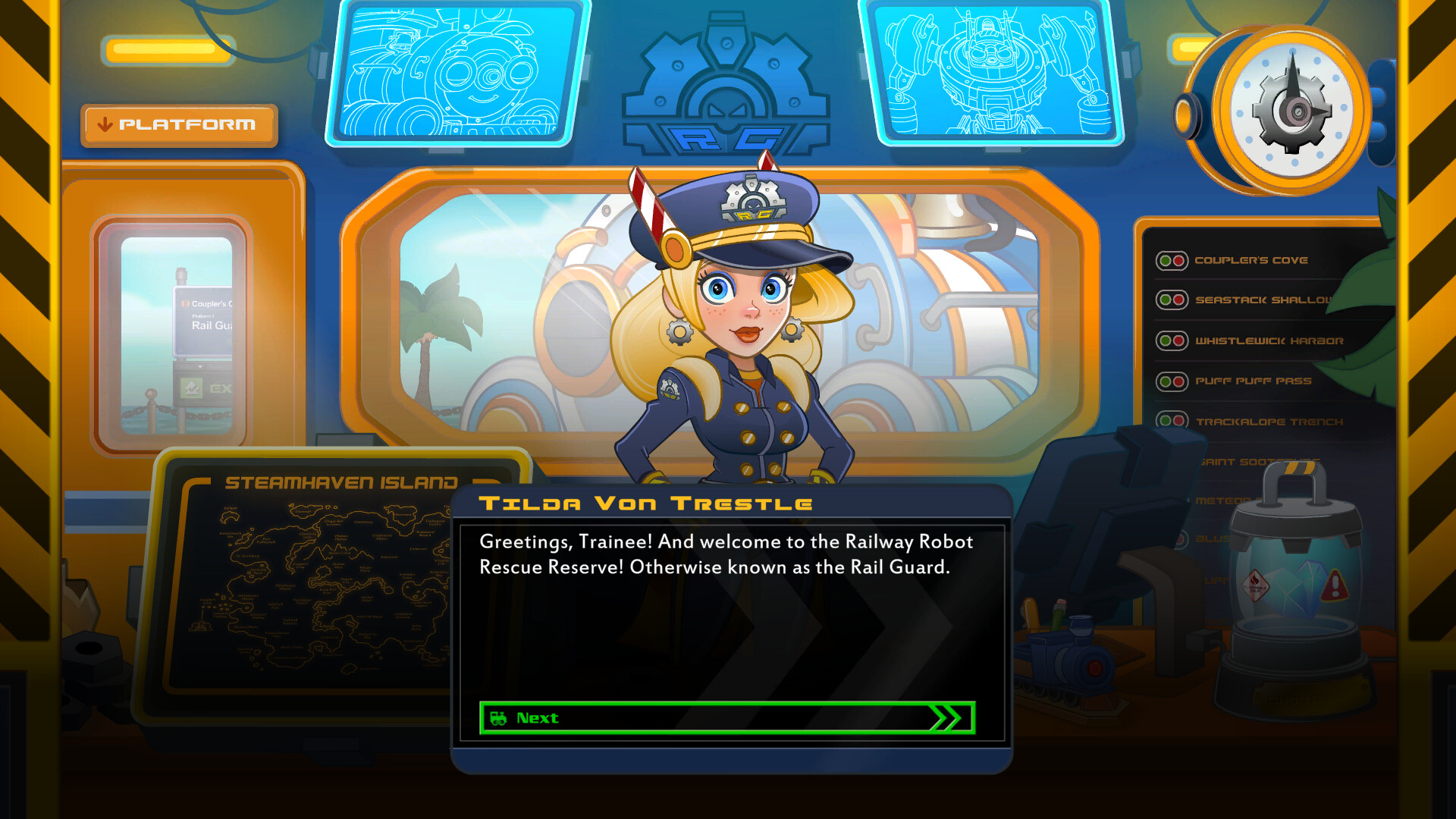Click the RG cap badge on Tilda's hat
The width and height of the screenshot is (1456, 819).
[753, 199]
